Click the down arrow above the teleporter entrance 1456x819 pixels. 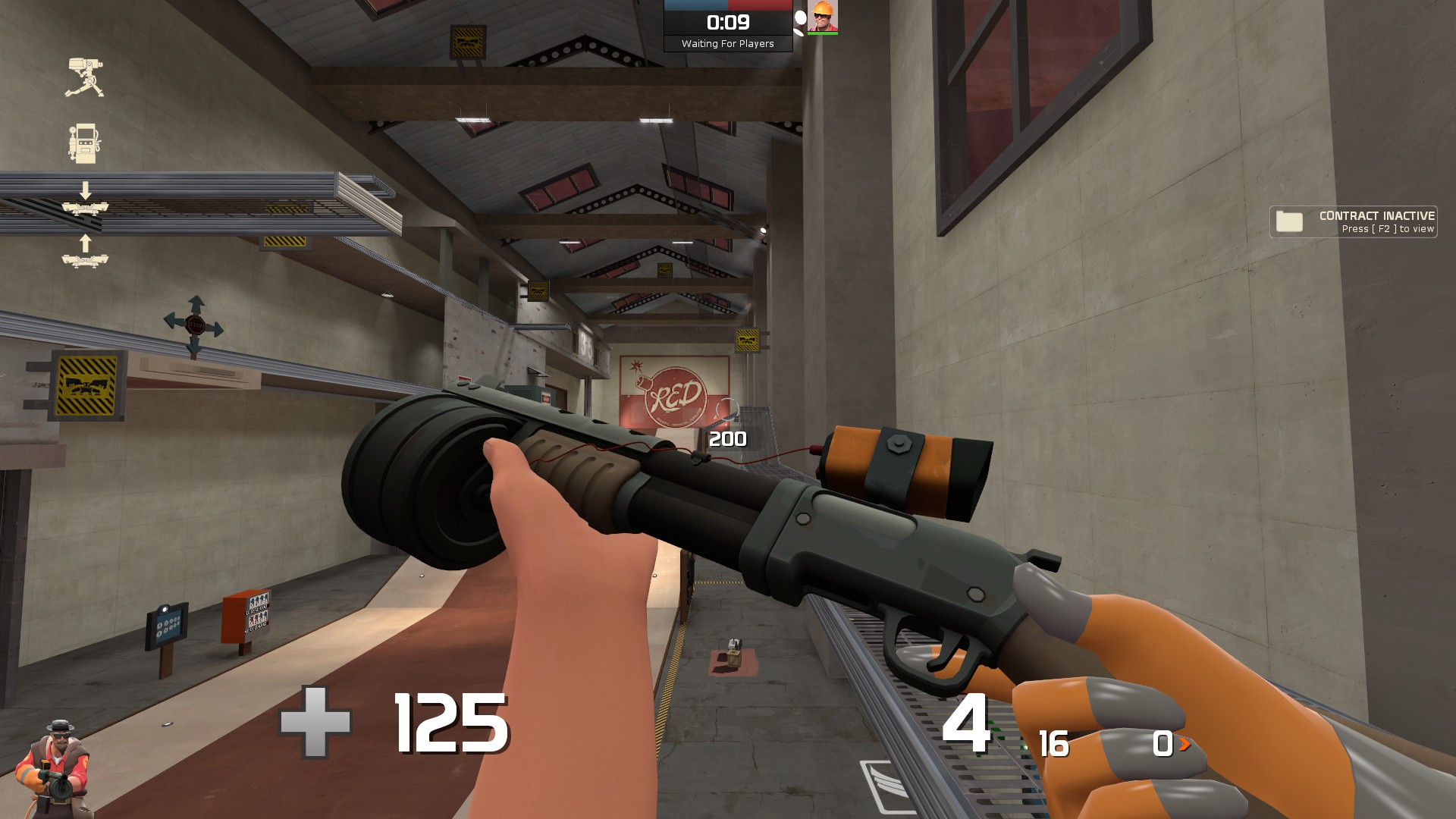(x=85, y=189)
